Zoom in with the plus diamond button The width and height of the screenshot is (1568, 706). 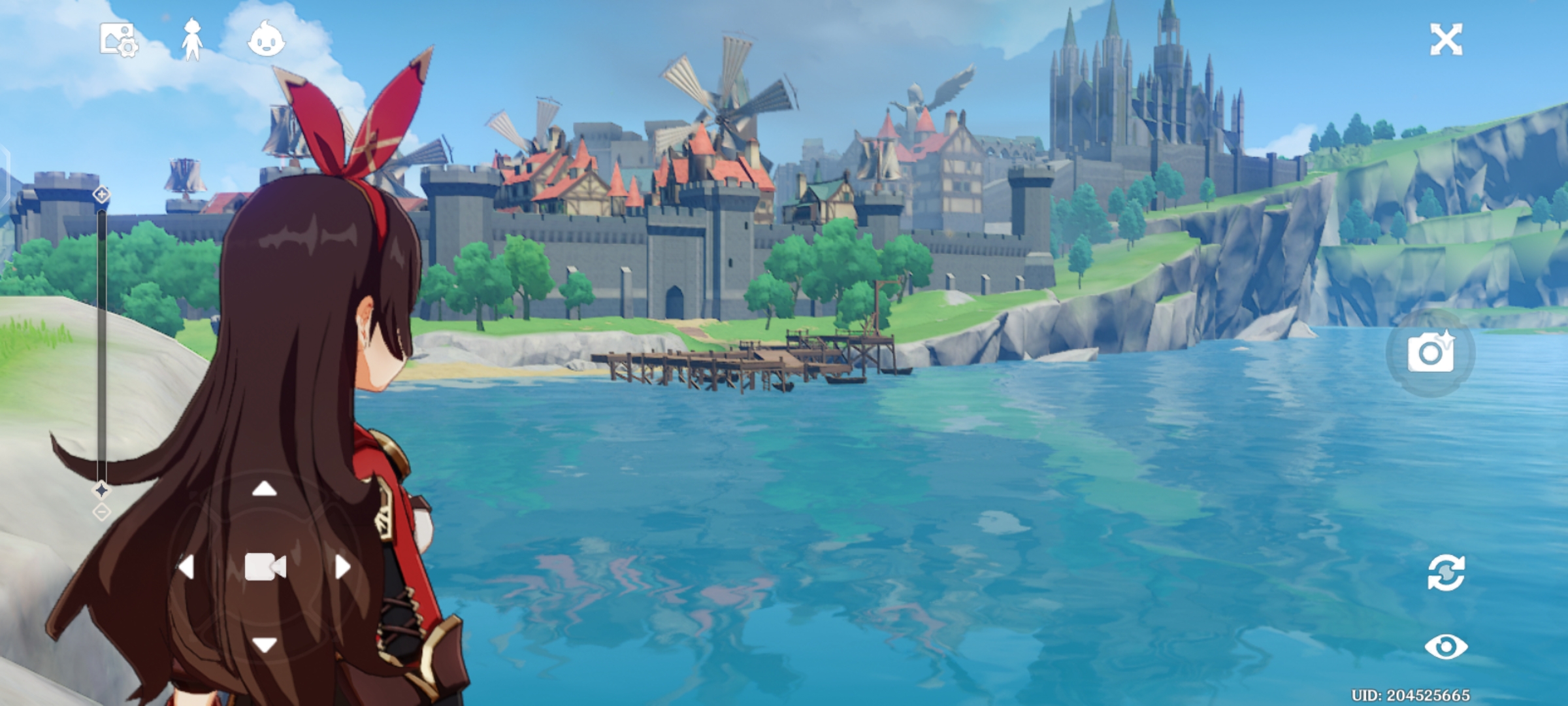click(101, 194)
